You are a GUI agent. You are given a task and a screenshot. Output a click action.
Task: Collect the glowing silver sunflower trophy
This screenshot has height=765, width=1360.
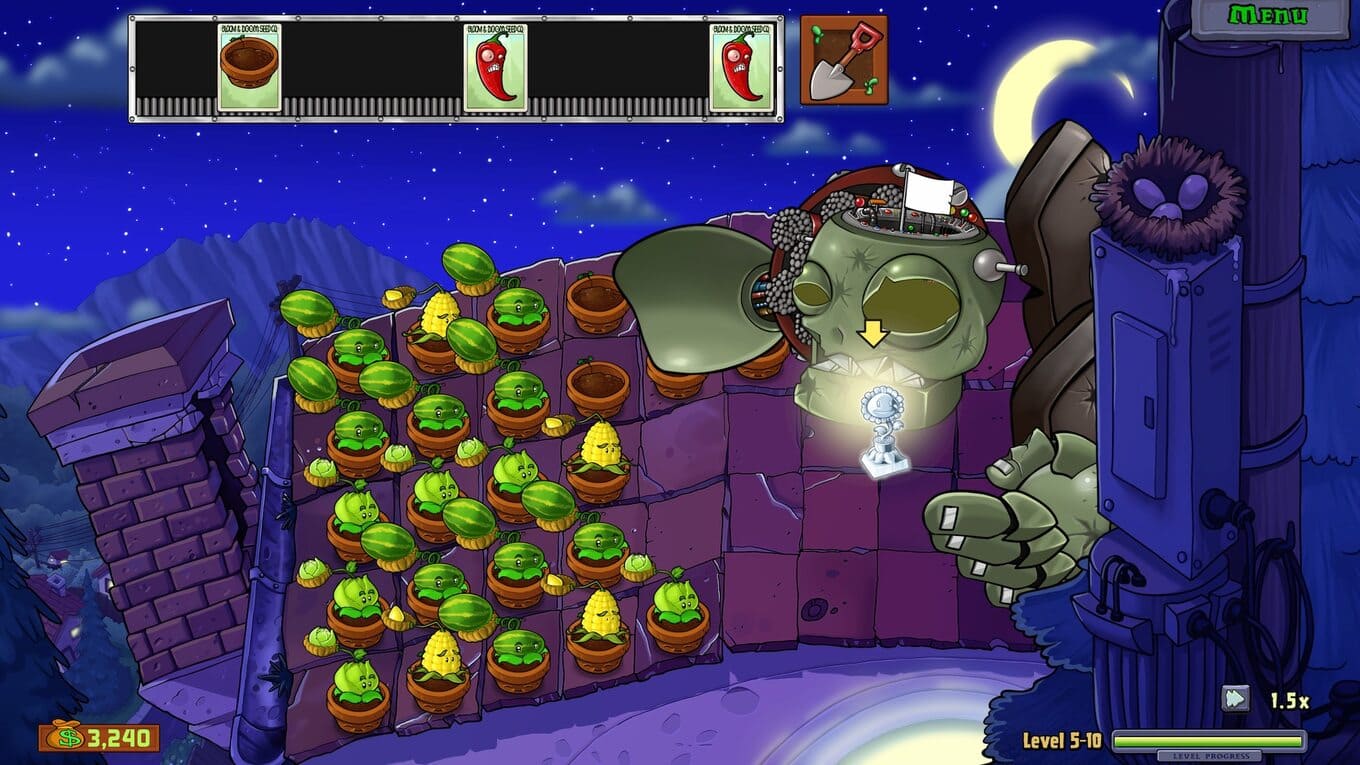click(x=877, y=431)
